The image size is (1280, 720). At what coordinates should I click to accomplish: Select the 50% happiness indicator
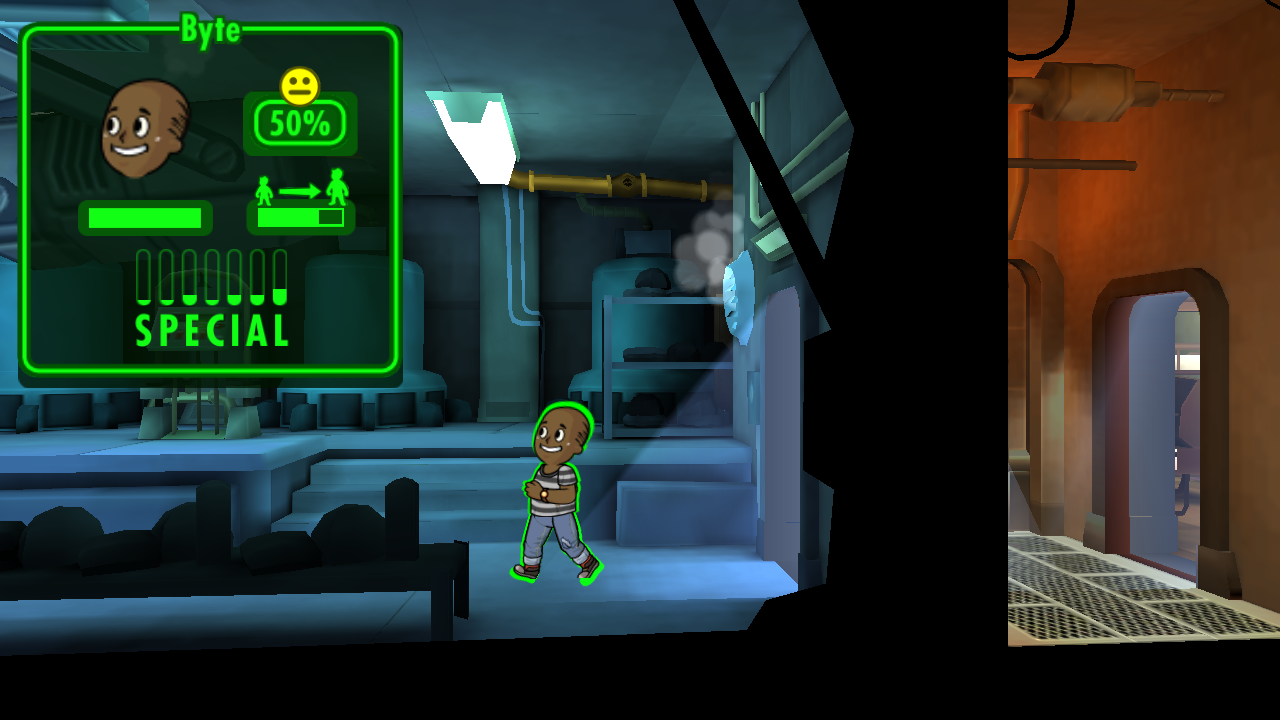point(300,122)
